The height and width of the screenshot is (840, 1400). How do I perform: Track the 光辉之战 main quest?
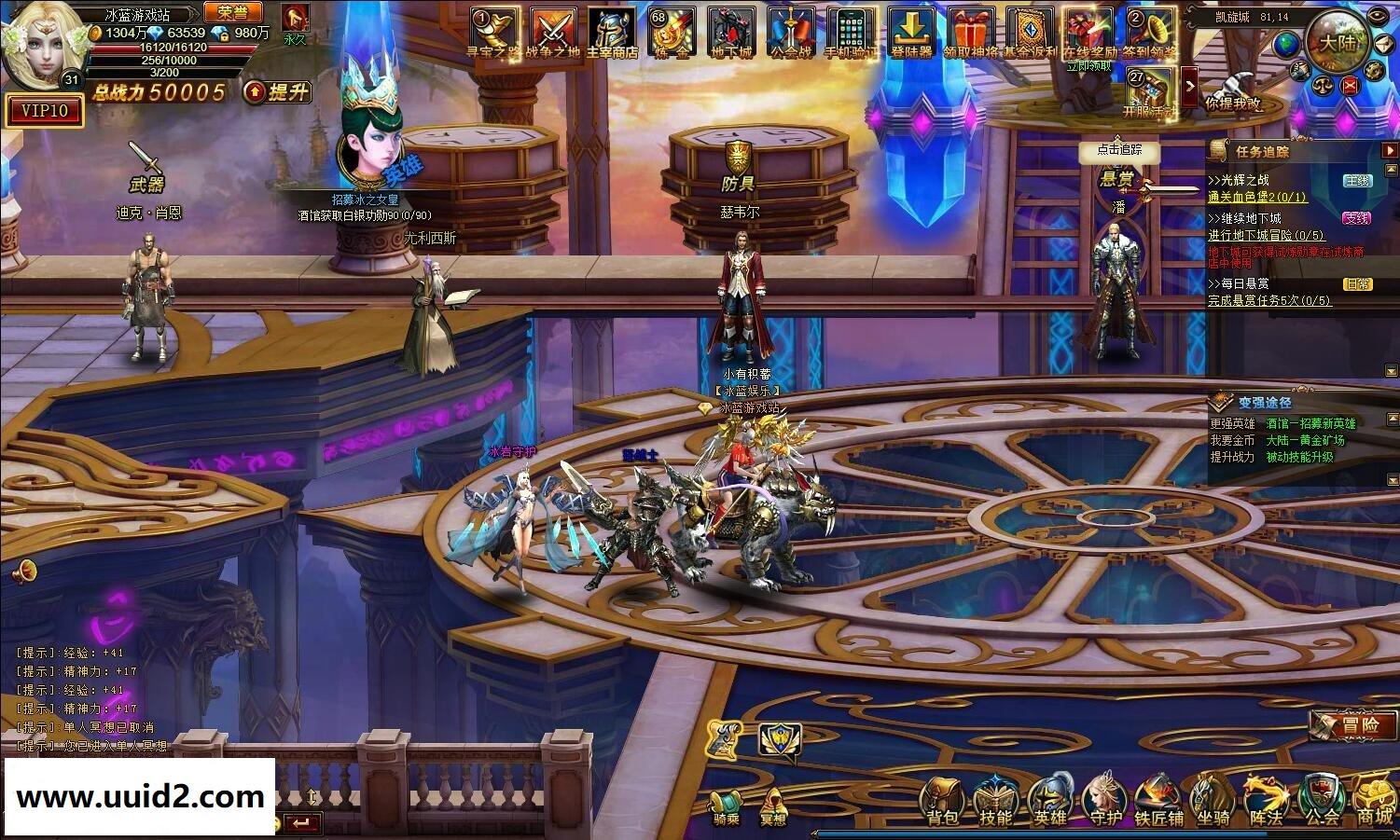click(x=1238, y=180)
